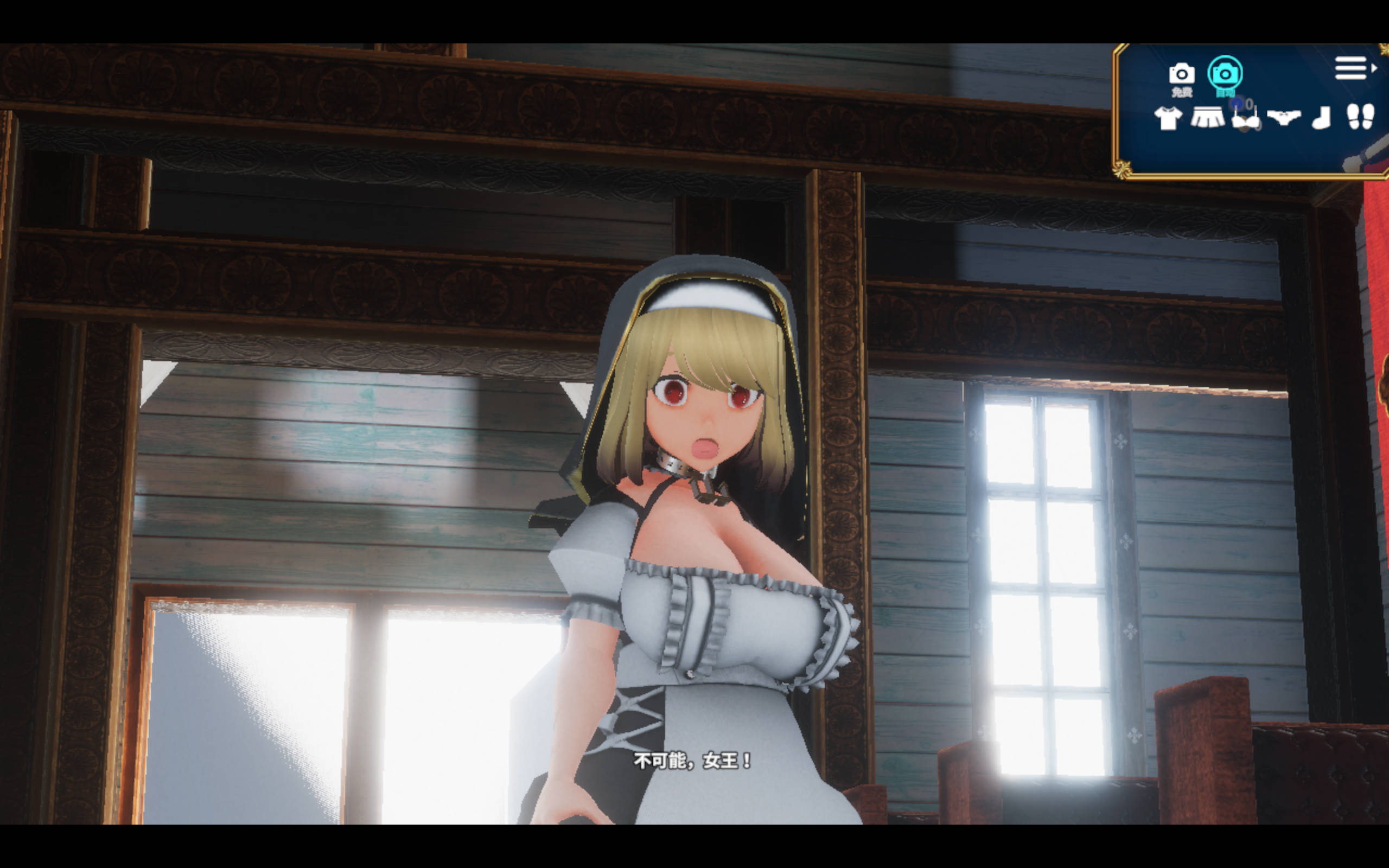Click the 0 counter next to the bra icon
Screen dimensions: 1389x868
point(1250,105)
